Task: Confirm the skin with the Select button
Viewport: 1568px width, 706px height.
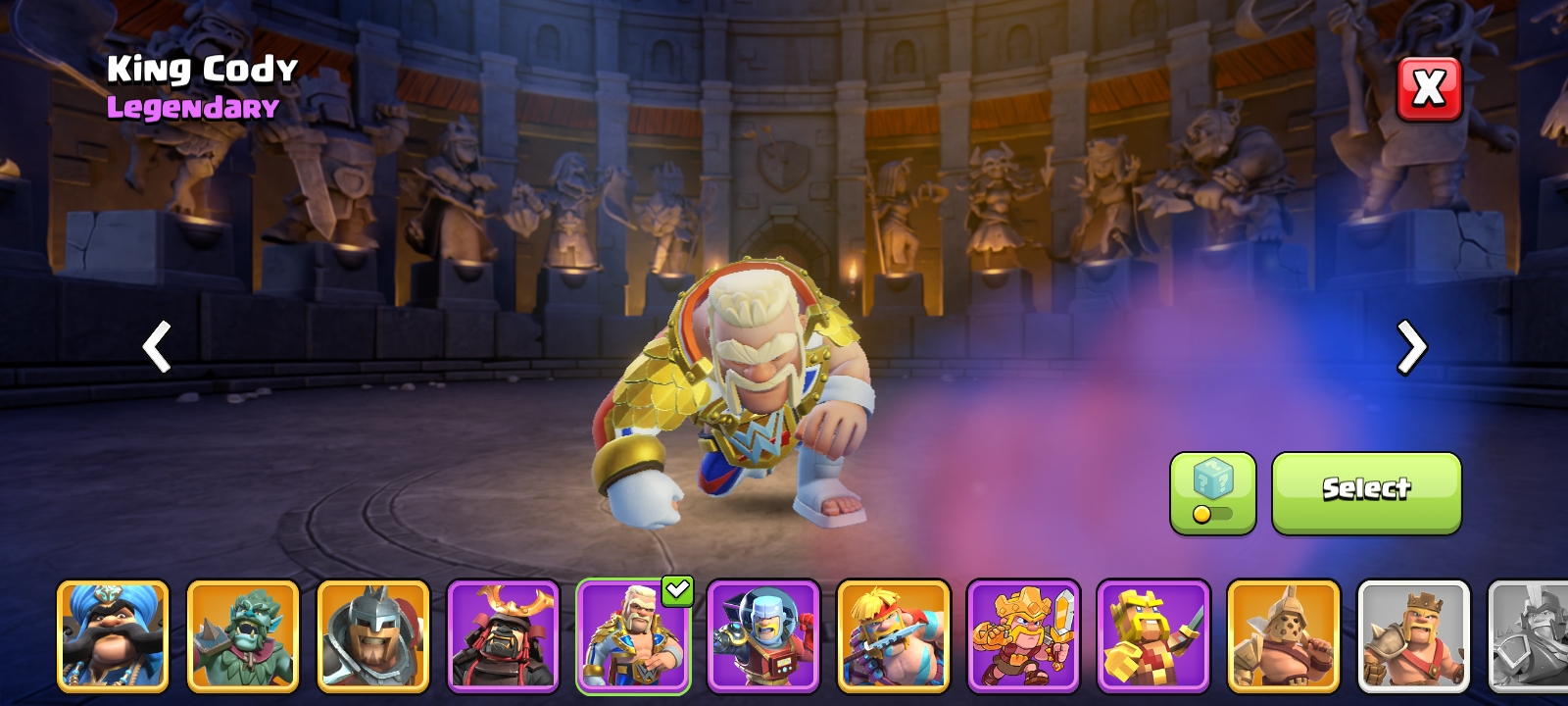Action: [1366, 493]
